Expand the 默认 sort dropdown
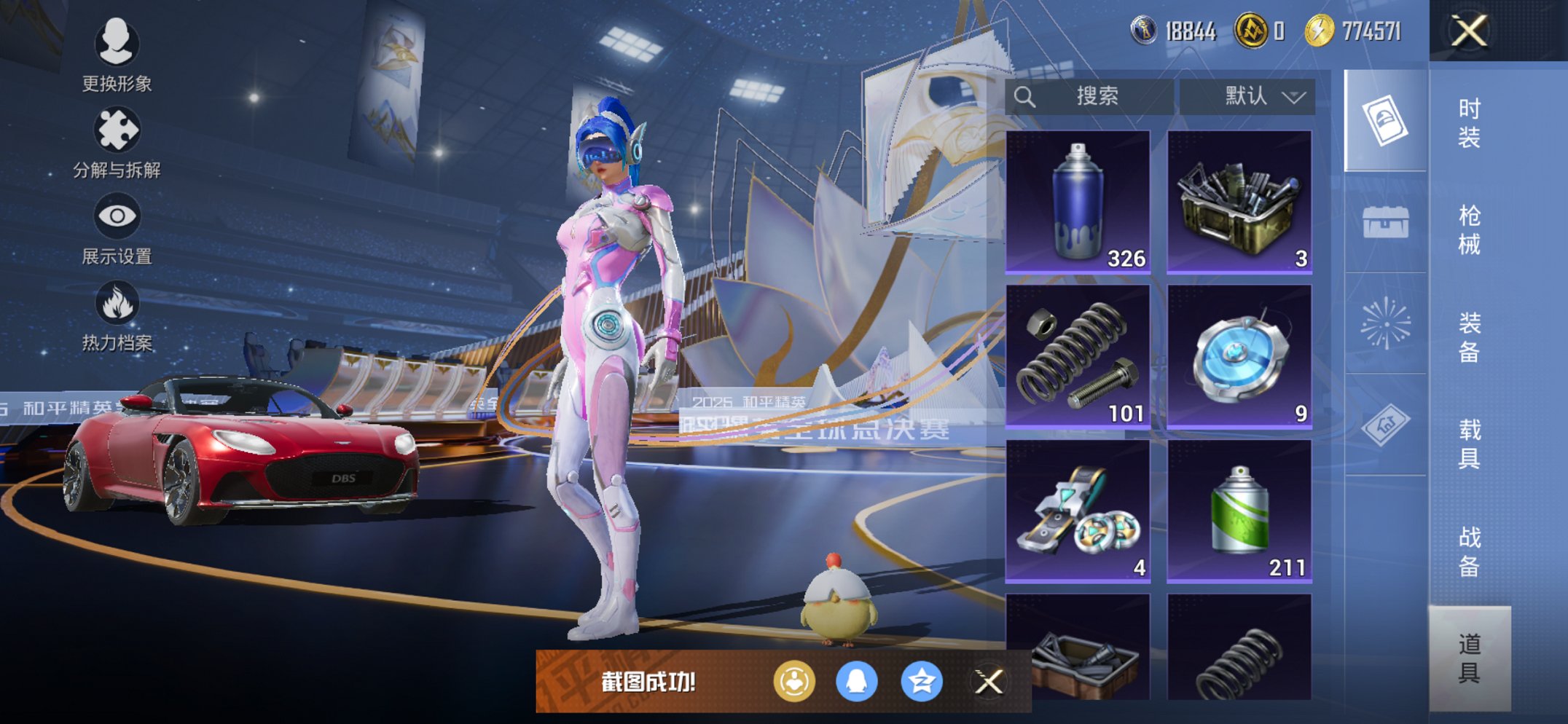 click(1247, 96)
